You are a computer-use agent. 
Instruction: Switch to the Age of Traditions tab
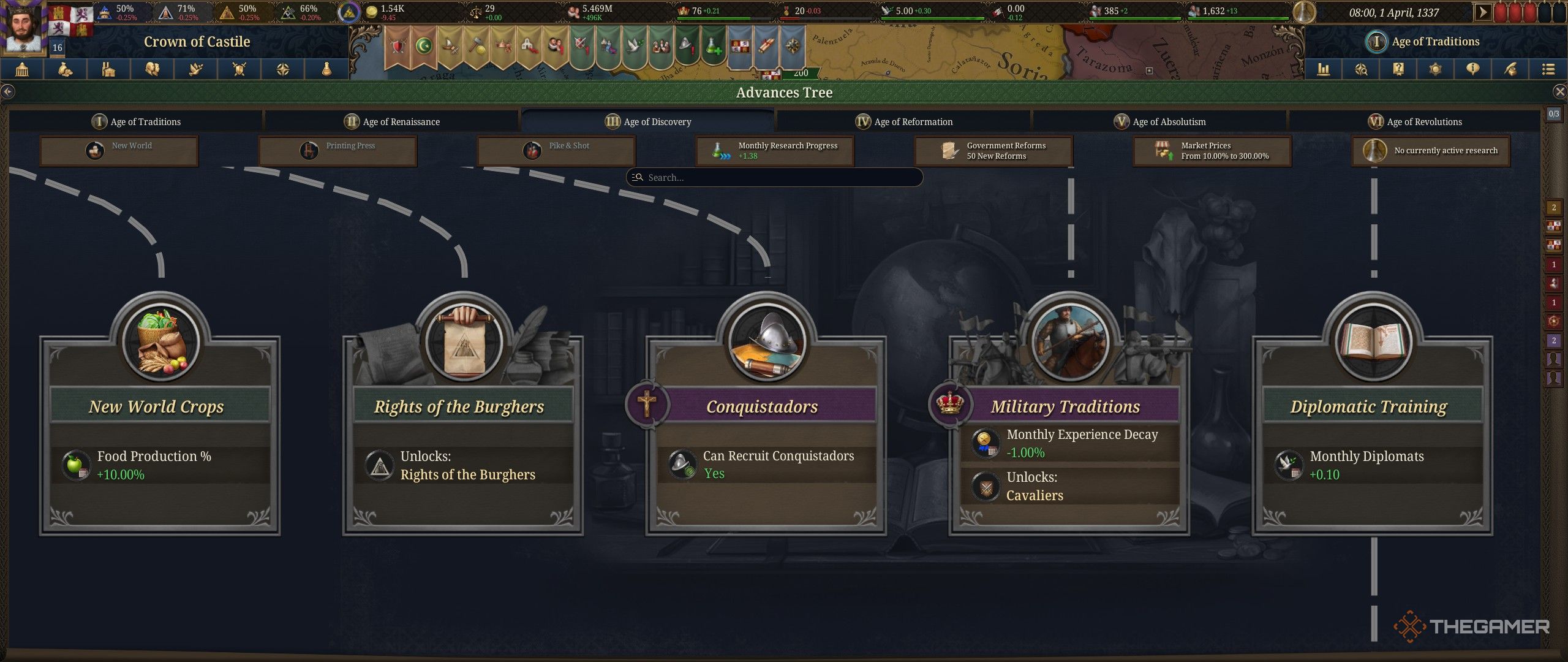(x=136, y=121)
